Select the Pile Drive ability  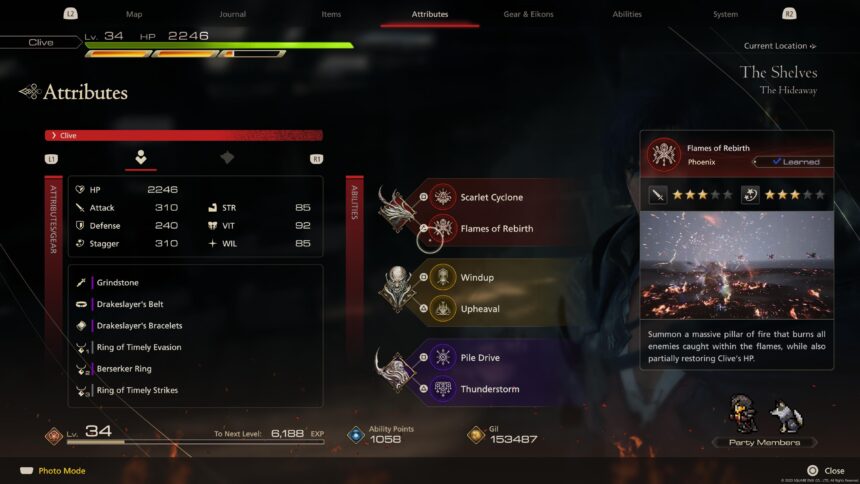(x=480, y=358)
